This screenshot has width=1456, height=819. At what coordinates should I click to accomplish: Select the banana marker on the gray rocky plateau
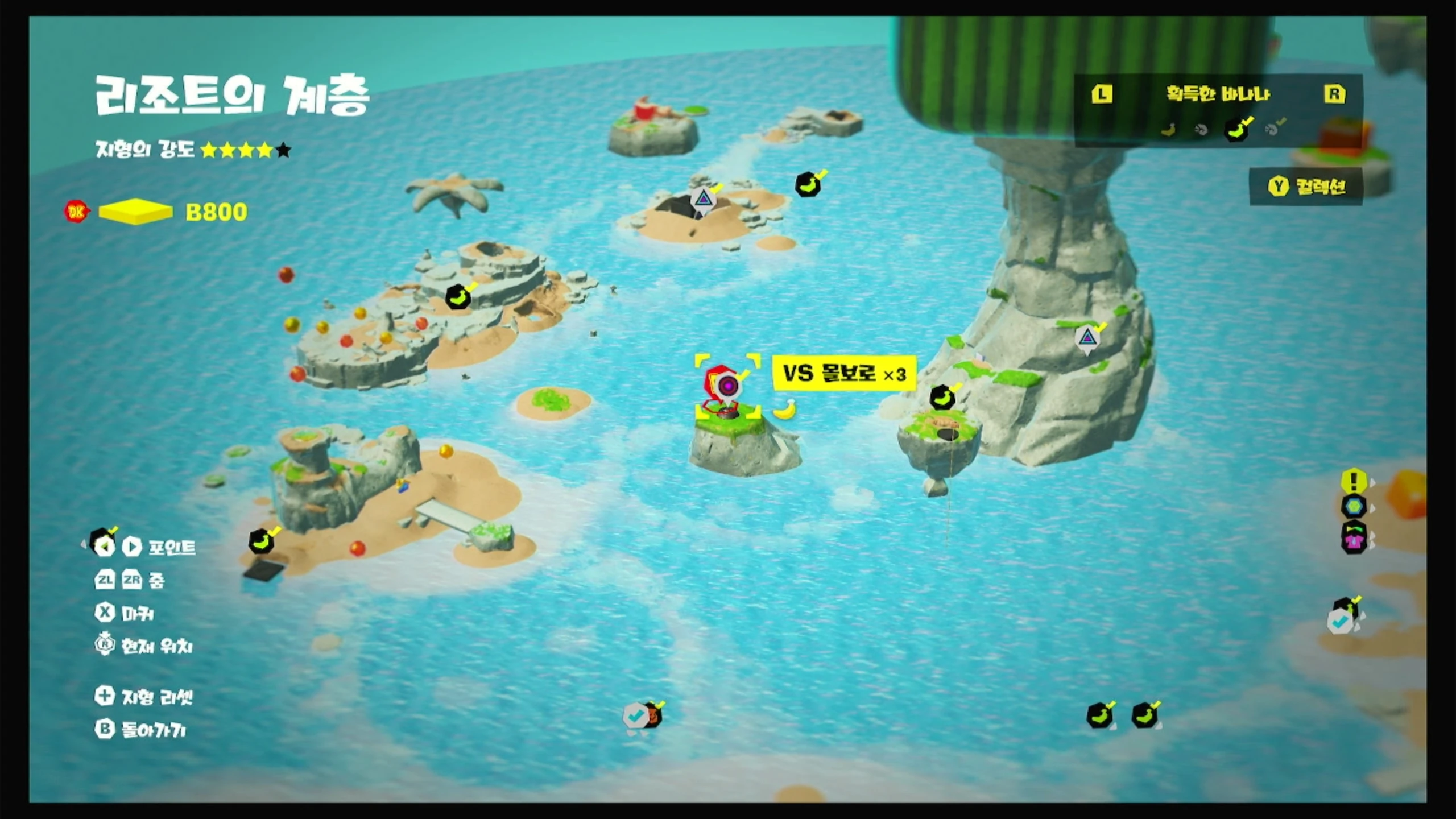coord(458,296)
